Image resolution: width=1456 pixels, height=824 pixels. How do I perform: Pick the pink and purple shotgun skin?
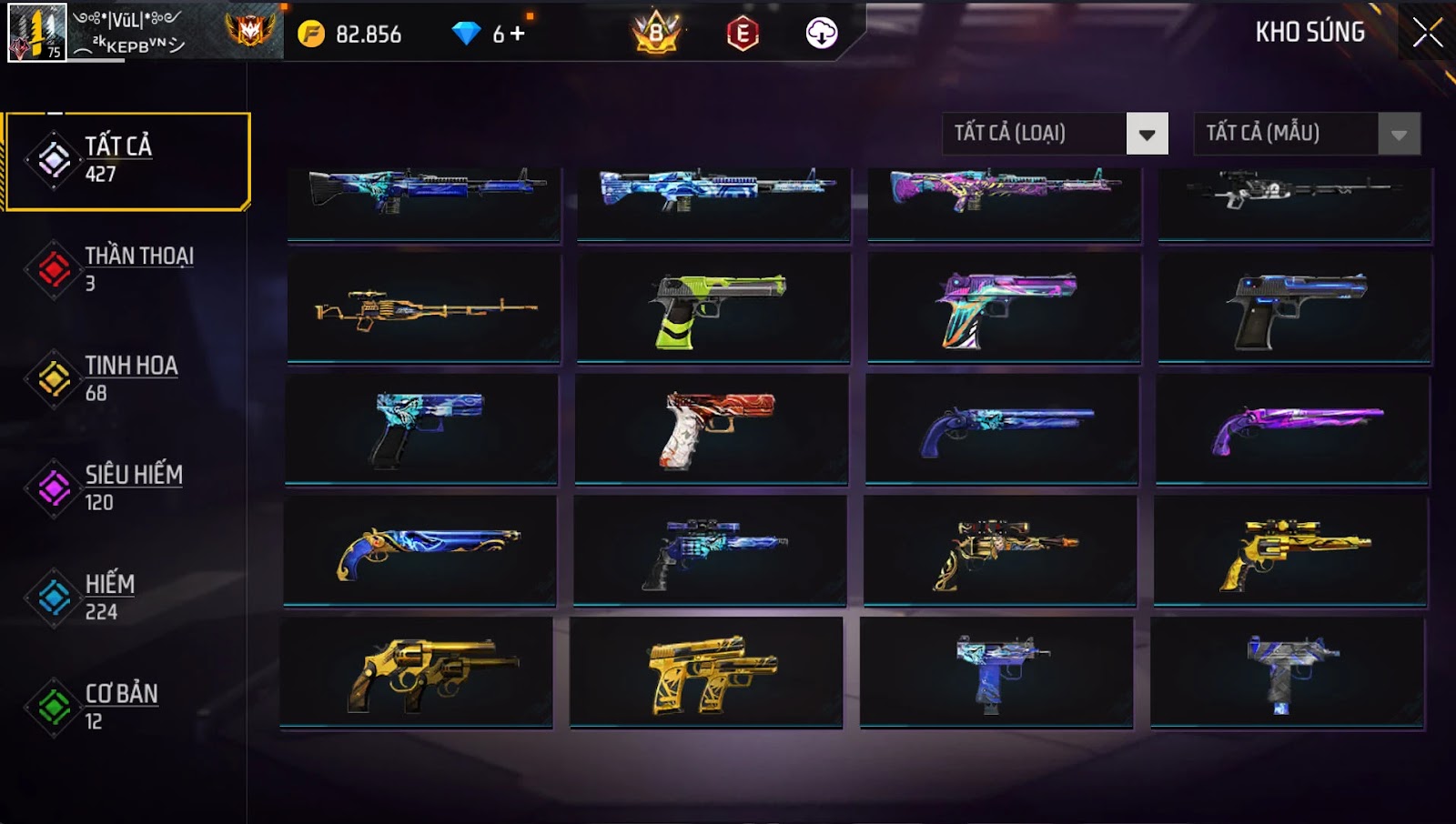[x=1292, y=429]
